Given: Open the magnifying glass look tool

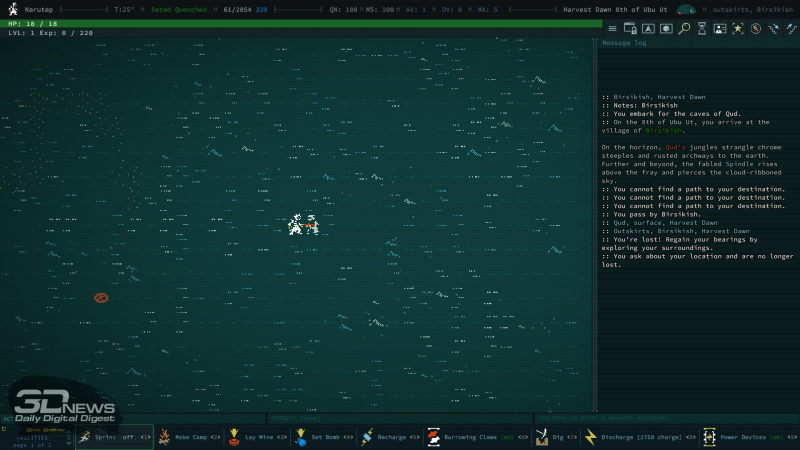Looking at the screenshot, I should 683,29.
